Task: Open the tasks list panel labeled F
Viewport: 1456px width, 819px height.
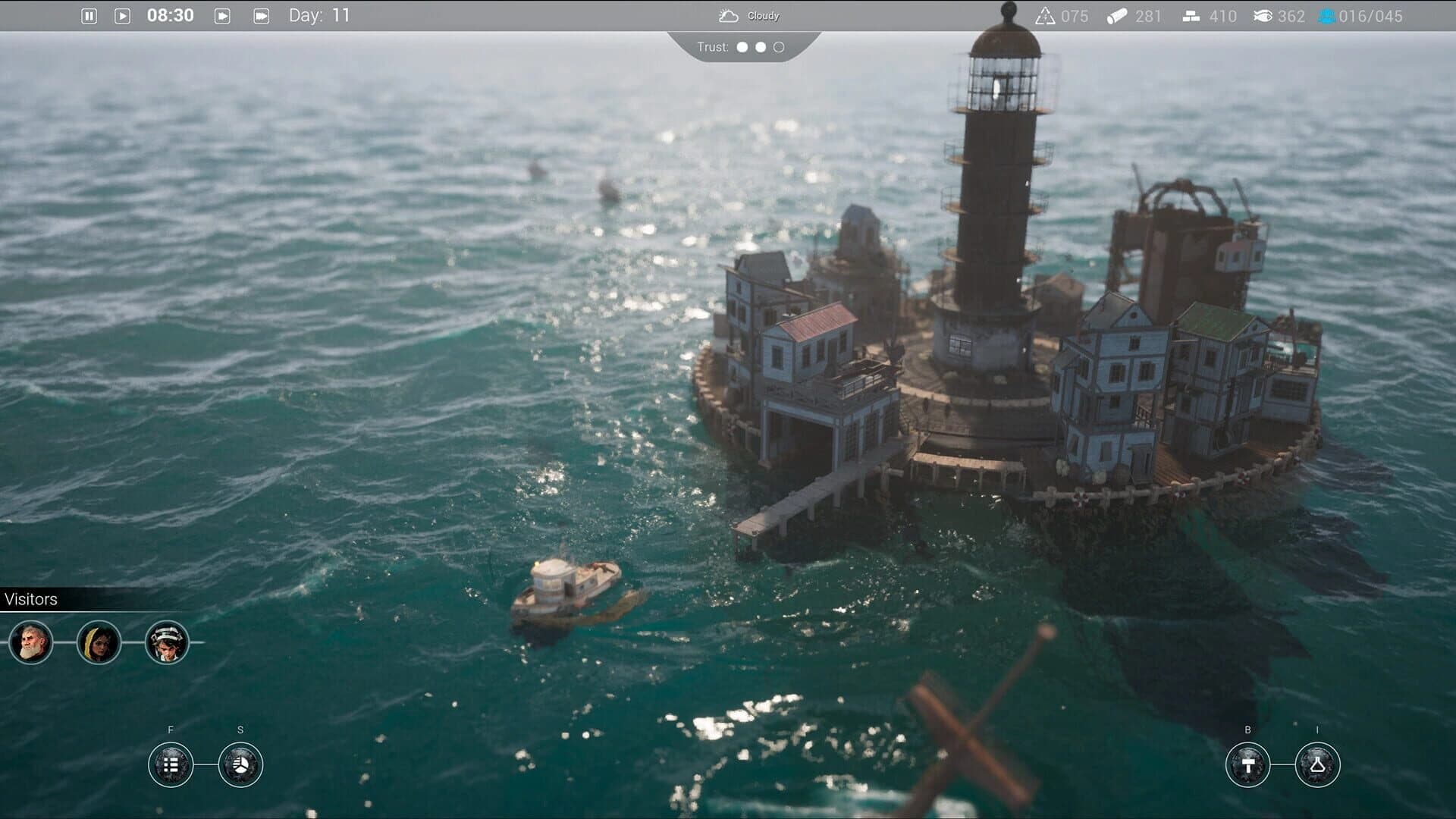Action: point(171,764)
